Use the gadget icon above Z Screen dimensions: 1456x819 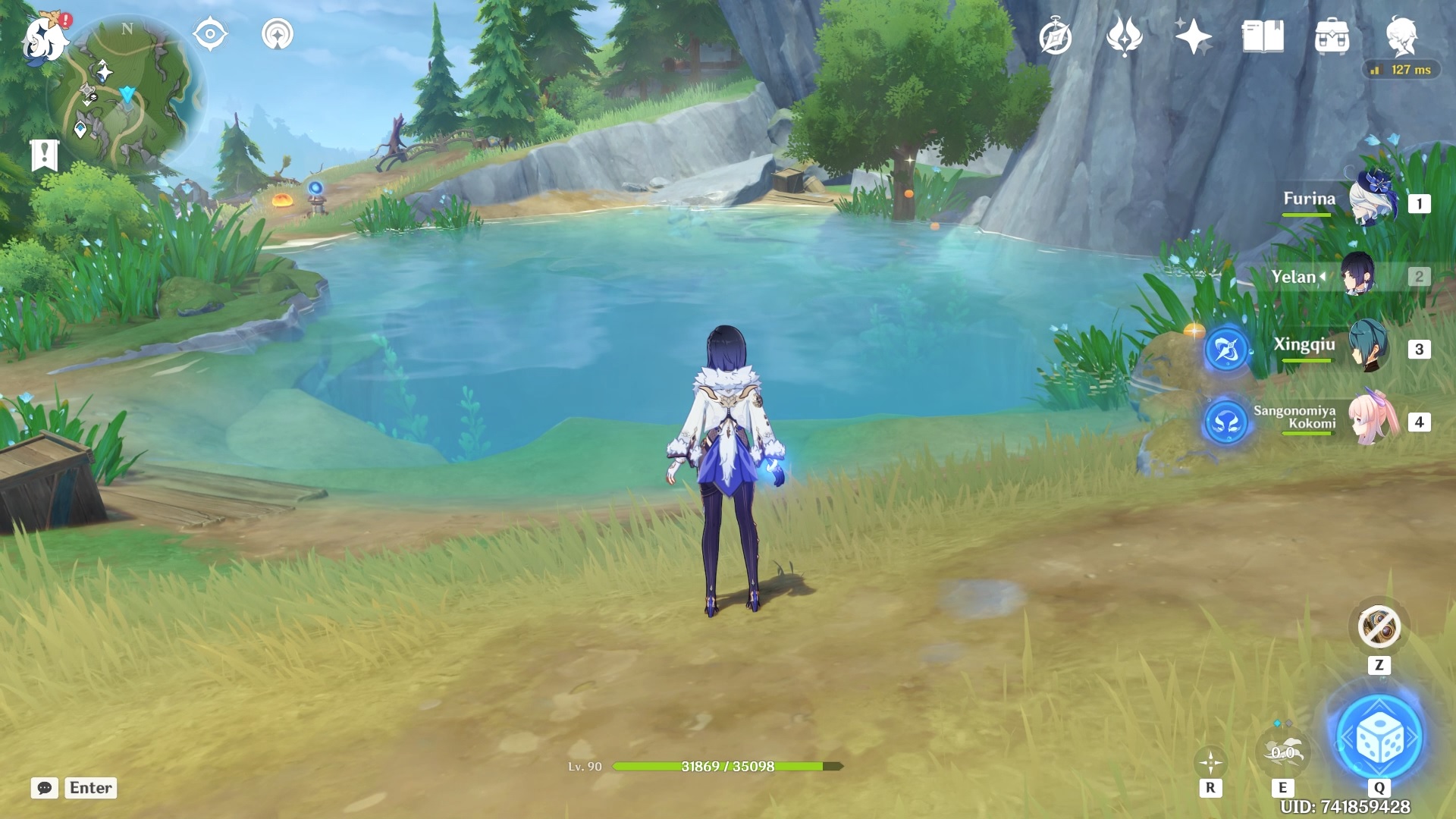pos(1379,627)
